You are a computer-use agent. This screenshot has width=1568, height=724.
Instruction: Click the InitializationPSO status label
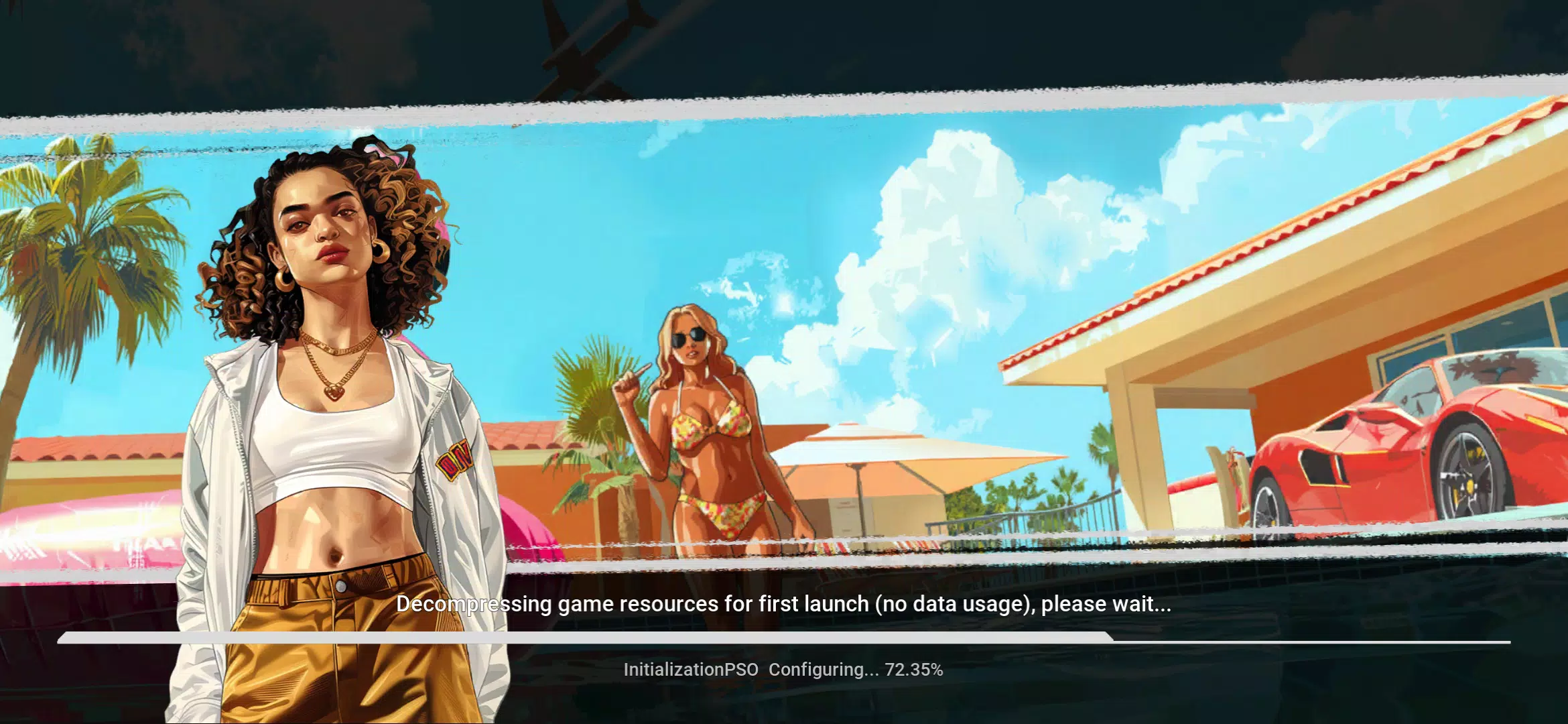tap(690, 668)
